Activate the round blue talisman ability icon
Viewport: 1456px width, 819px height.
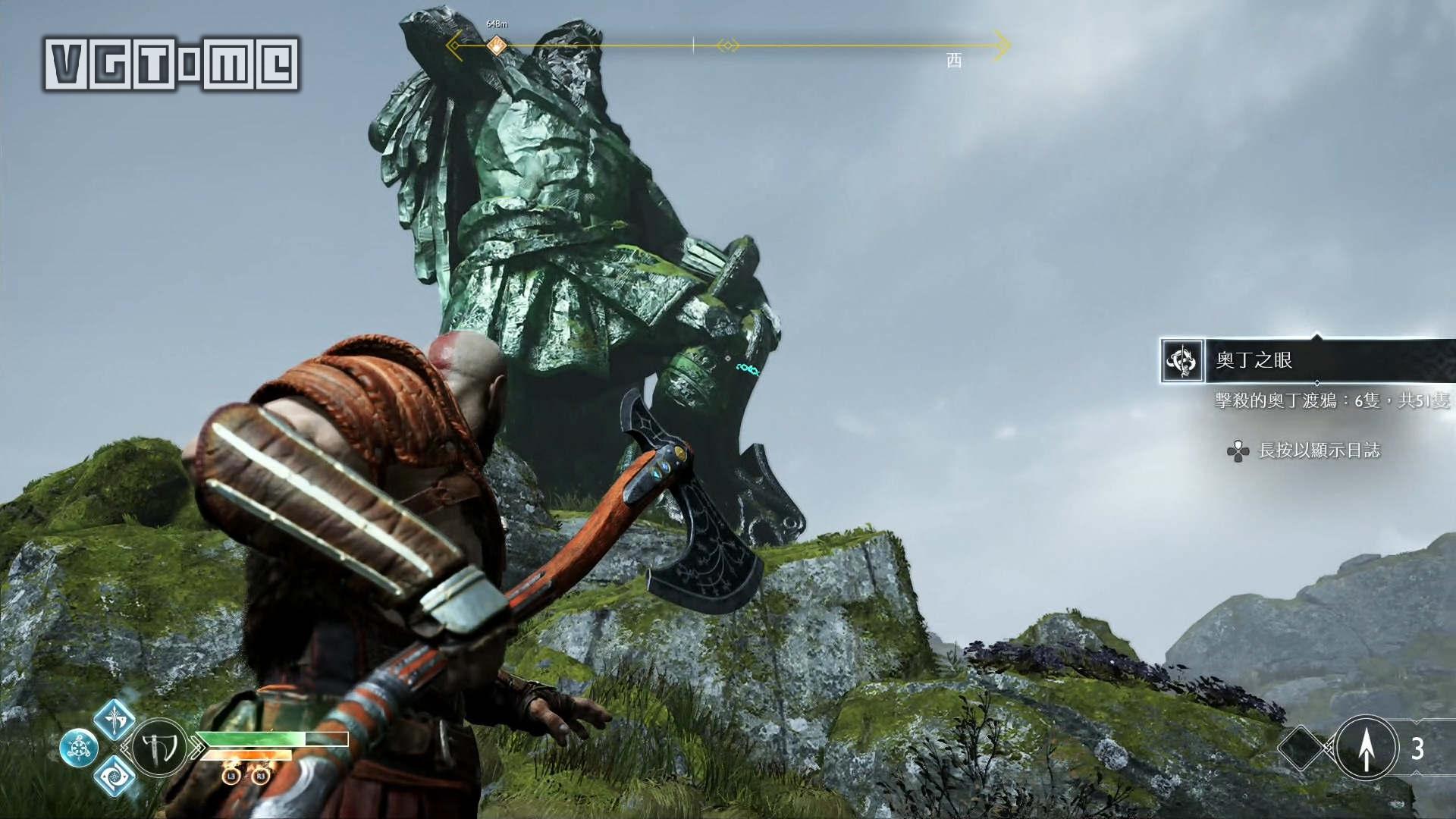point(79,748)
